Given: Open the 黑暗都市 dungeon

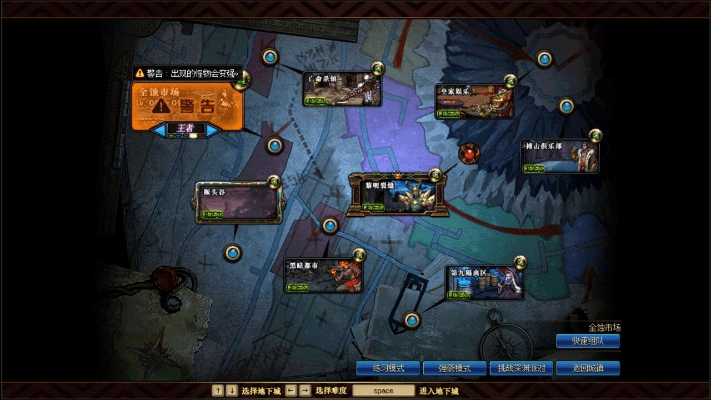Looking at the screenshot, I should [324, 275].
